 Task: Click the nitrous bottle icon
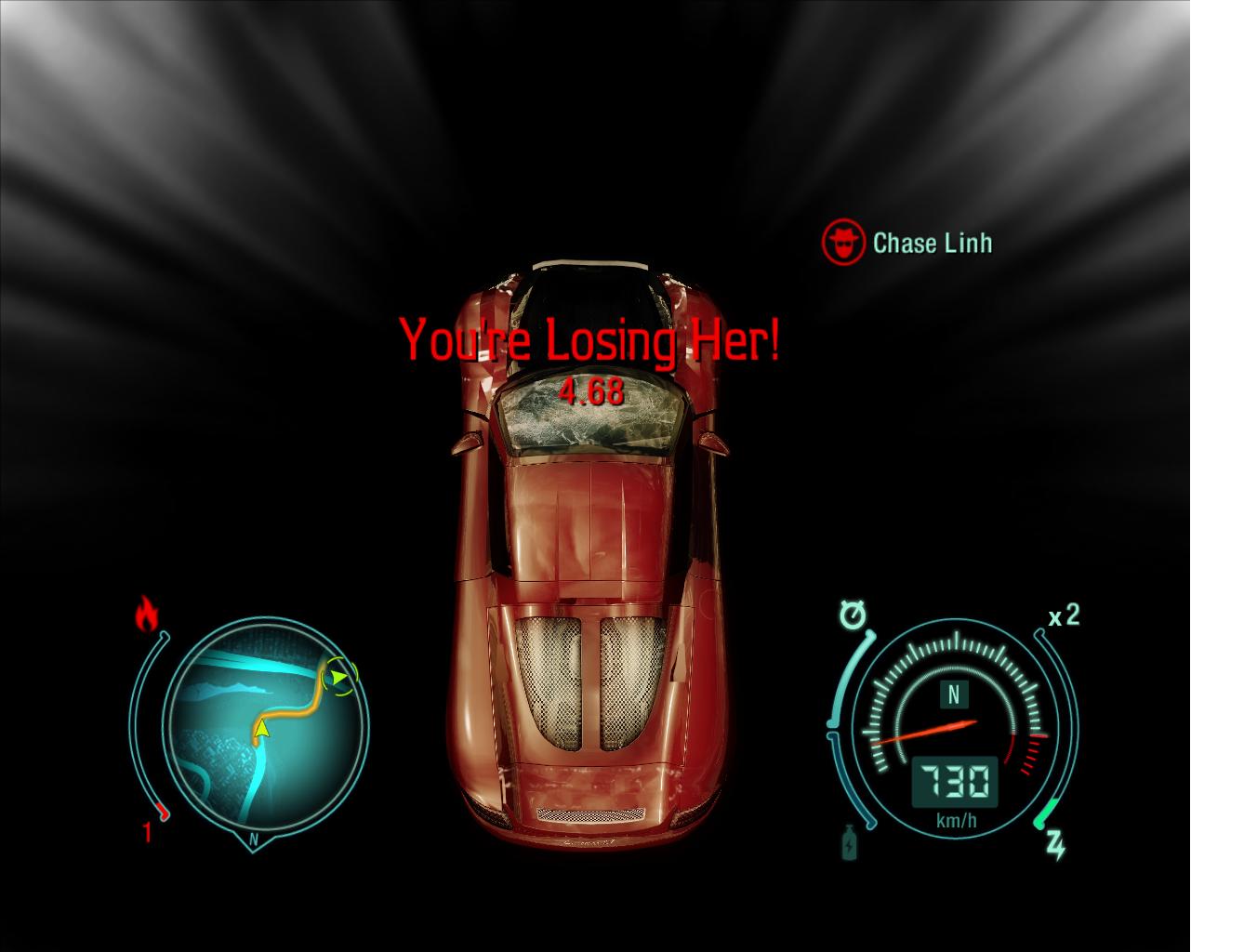tap(849, 843)
